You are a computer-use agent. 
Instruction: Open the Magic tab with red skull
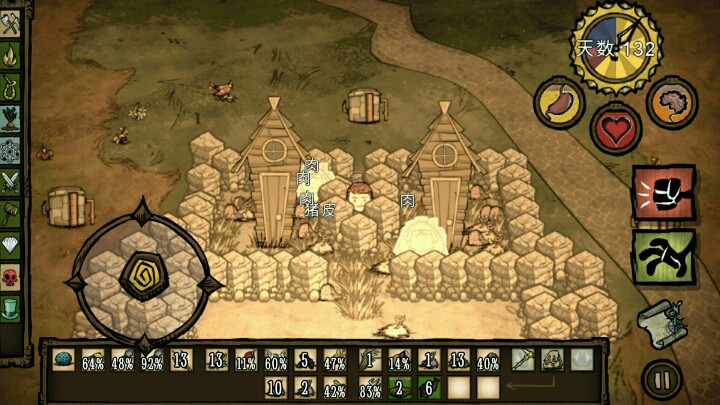click(x=12, y=275)
